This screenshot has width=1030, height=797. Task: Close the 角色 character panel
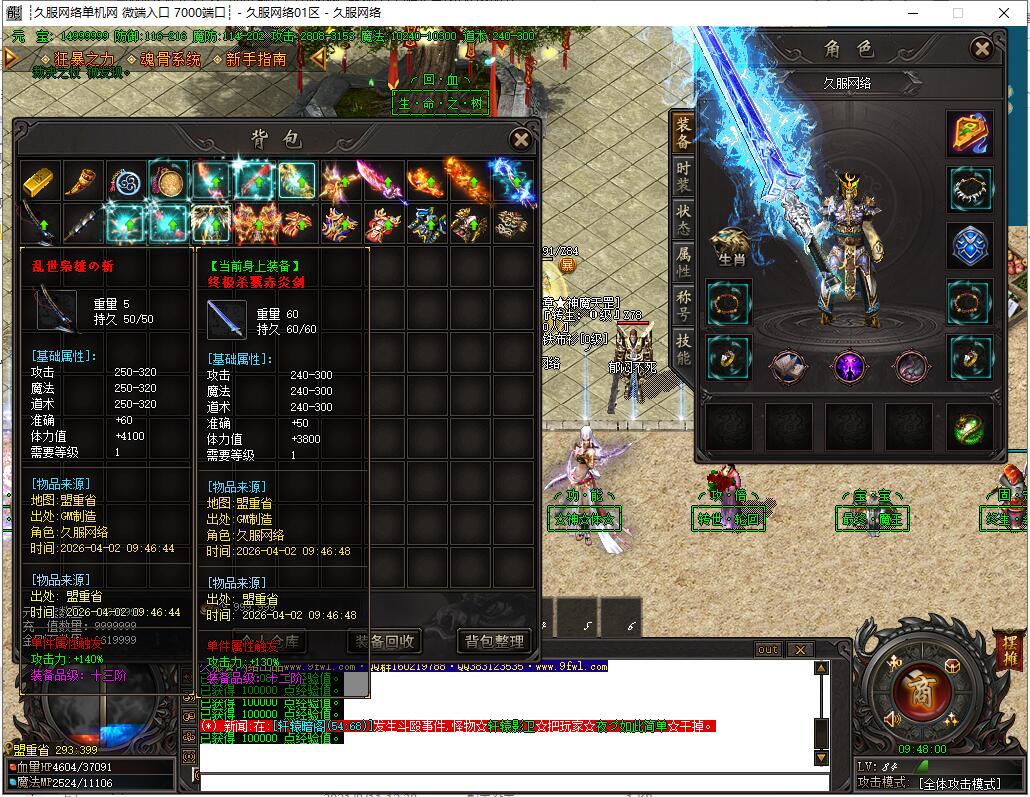point(982,48)
